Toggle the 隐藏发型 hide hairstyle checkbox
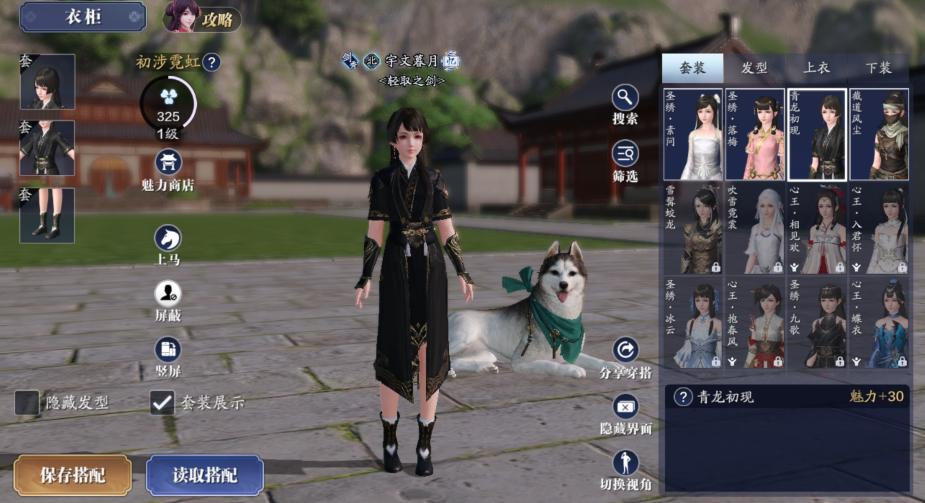925x503 pixels. (28, 403)
